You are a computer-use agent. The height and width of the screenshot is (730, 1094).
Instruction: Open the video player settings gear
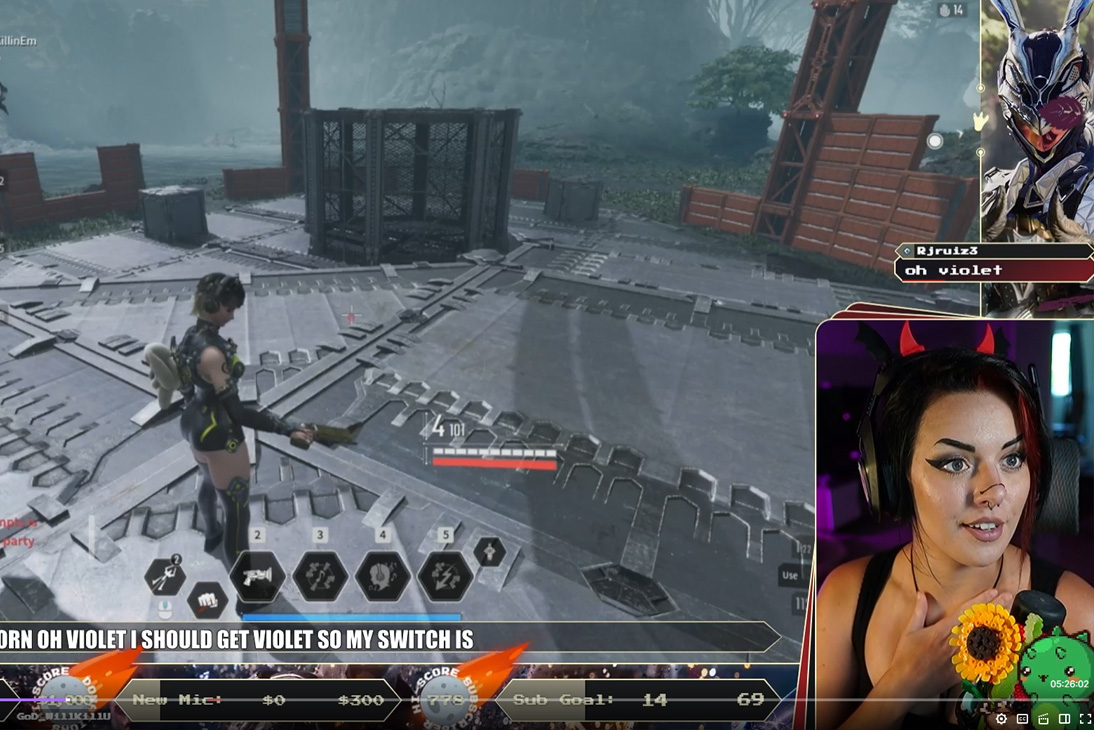click(x=1001, y=718)
